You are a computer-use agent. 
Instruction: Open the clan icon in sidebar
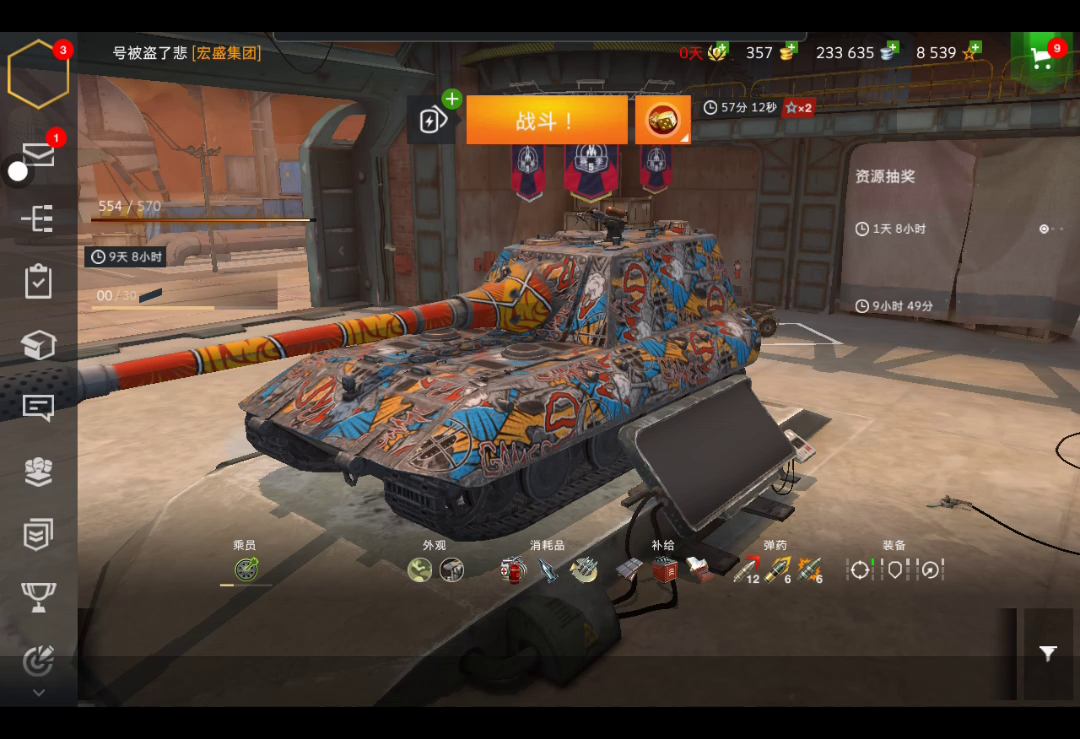point(38,471)
